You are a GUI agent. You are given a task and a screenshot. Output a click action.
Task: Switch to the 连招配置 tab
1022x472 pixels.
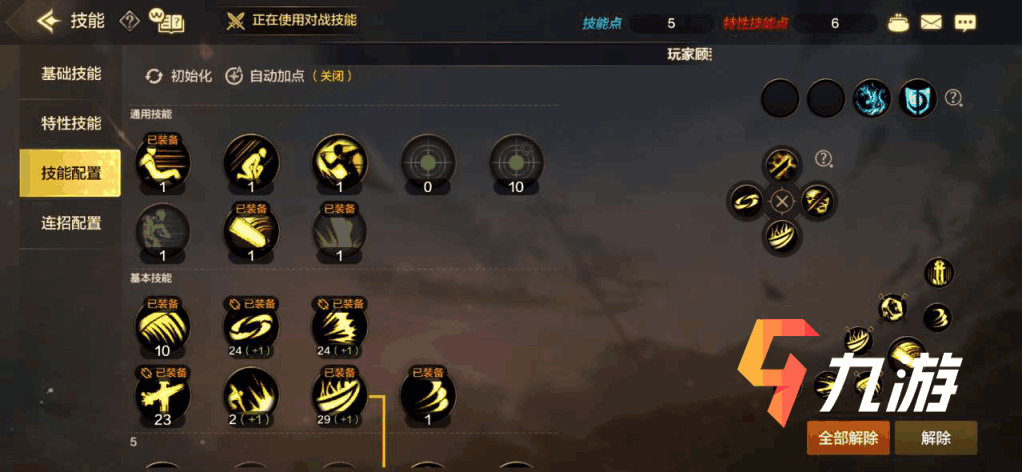coord(70,223)
